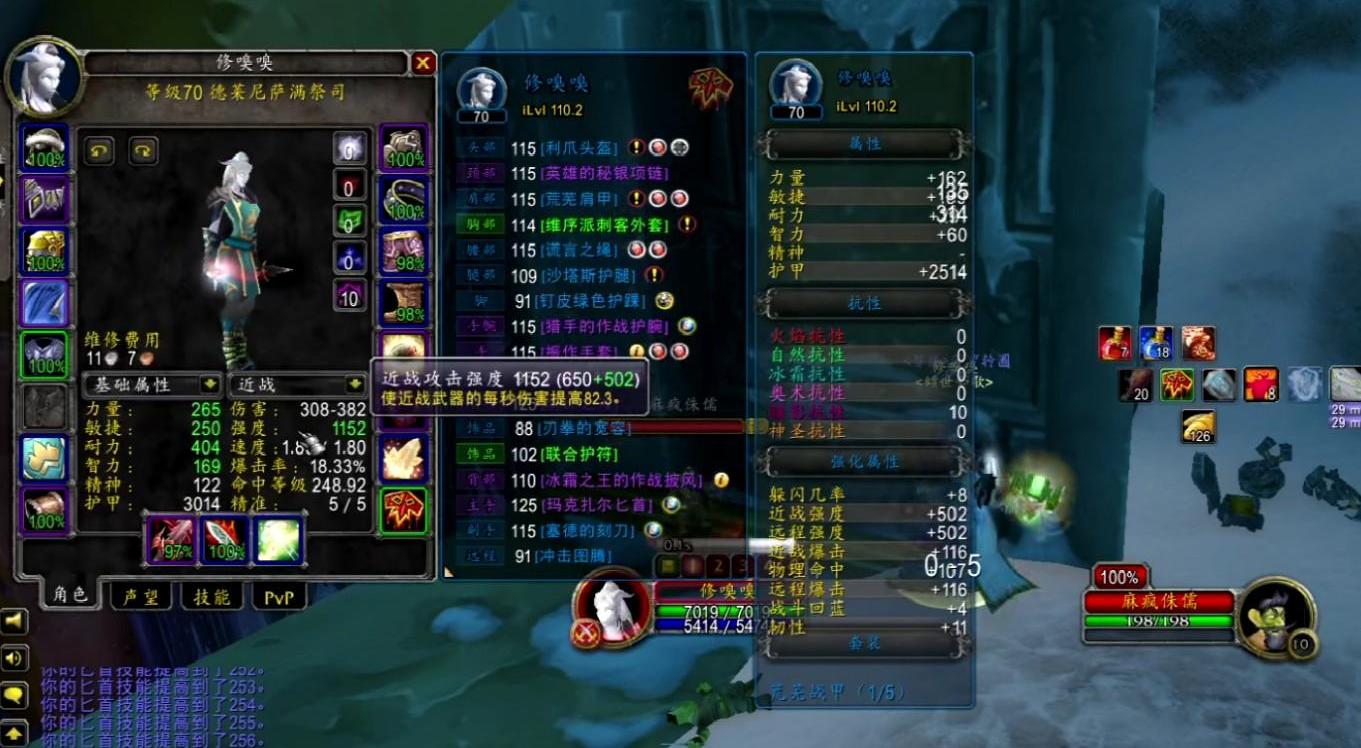Select the PvP tab
This screenshot has height=748, width=1361.
pyautogui.click(x=279, y=597)
